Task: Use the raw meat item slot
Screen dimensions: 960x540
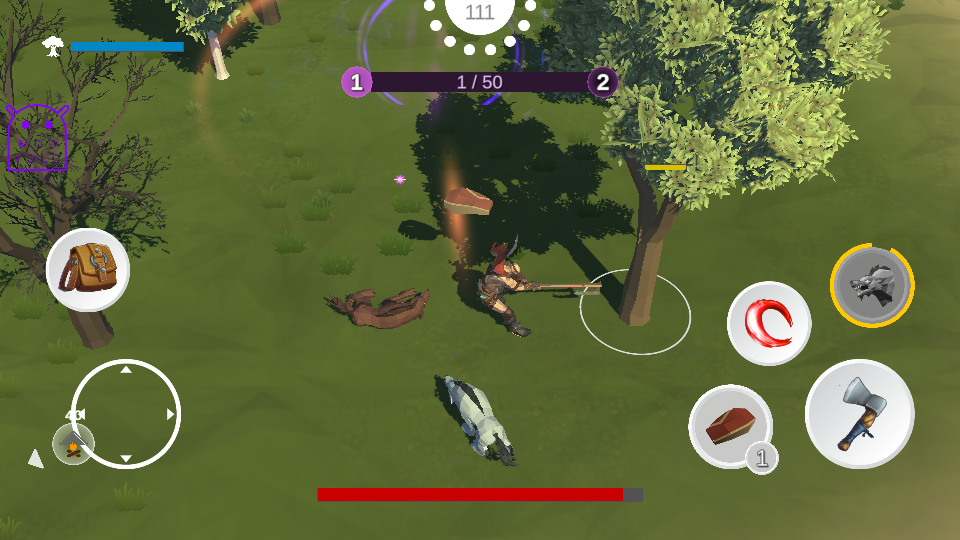Action: pyautogui.click(x=730, y=426)
